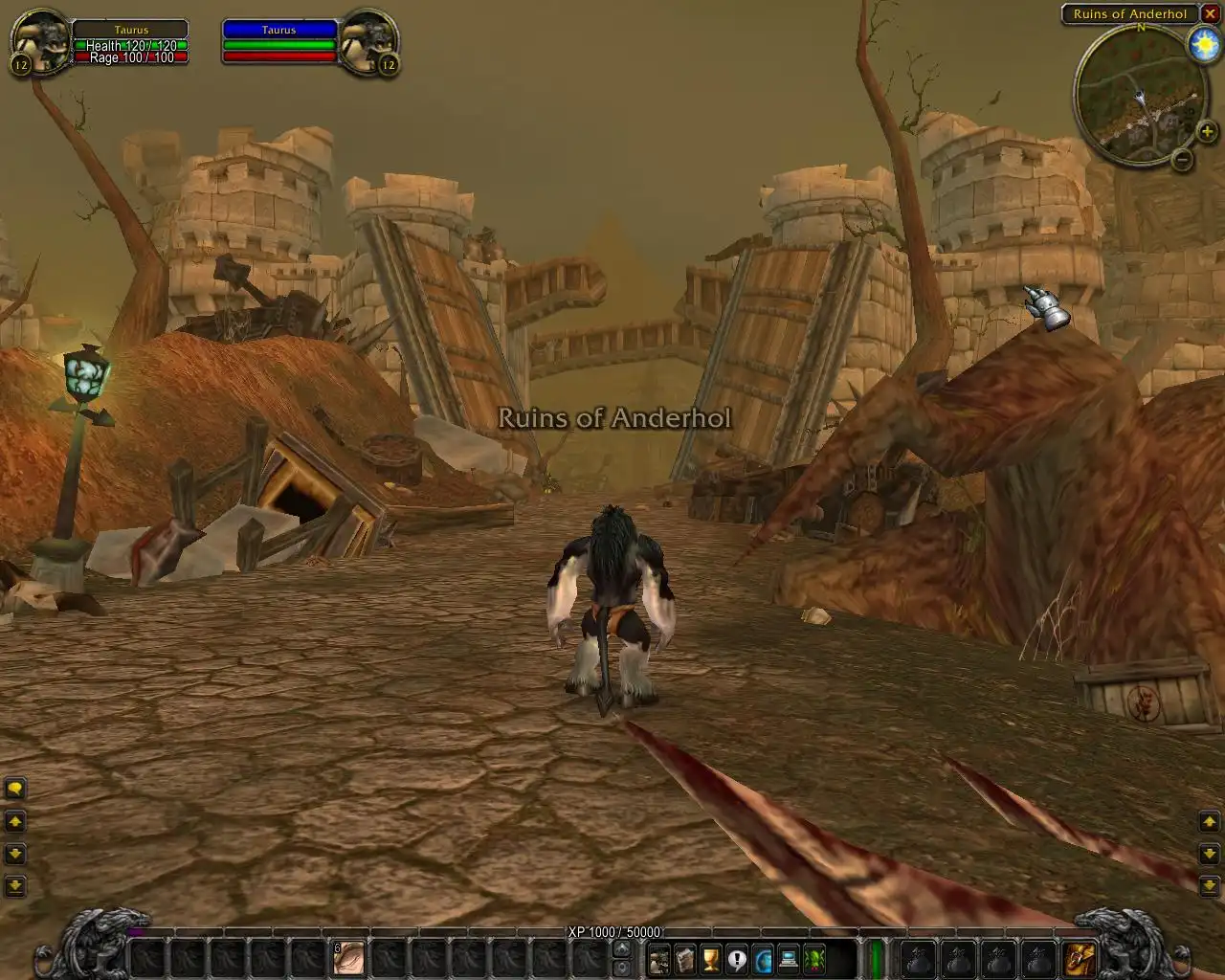Screen dimensions: 1225x980
Task: Zoom in on the minimap
Action: pos(1207,133)
